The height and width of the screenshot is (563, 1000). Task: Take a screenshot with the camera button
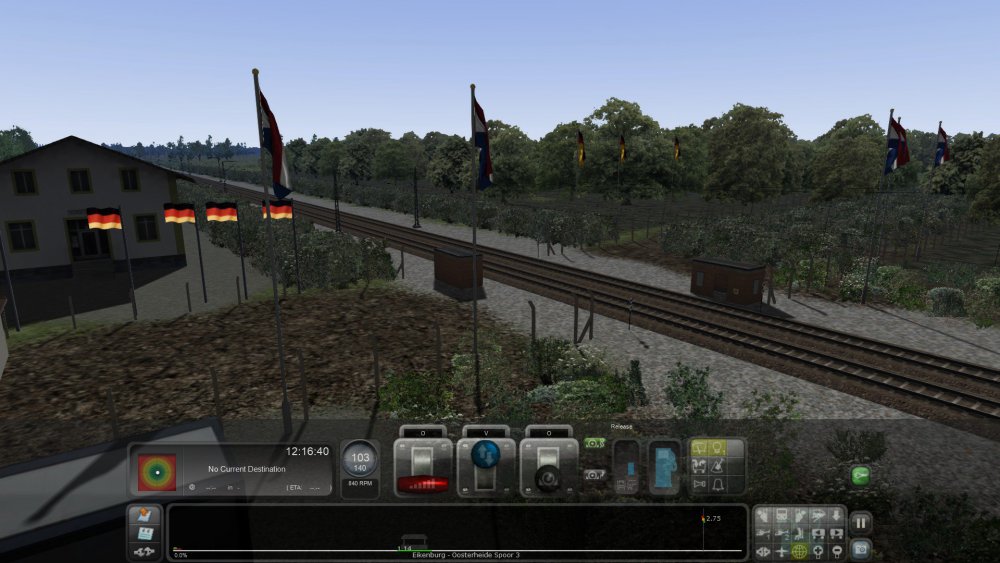(860, 549)
